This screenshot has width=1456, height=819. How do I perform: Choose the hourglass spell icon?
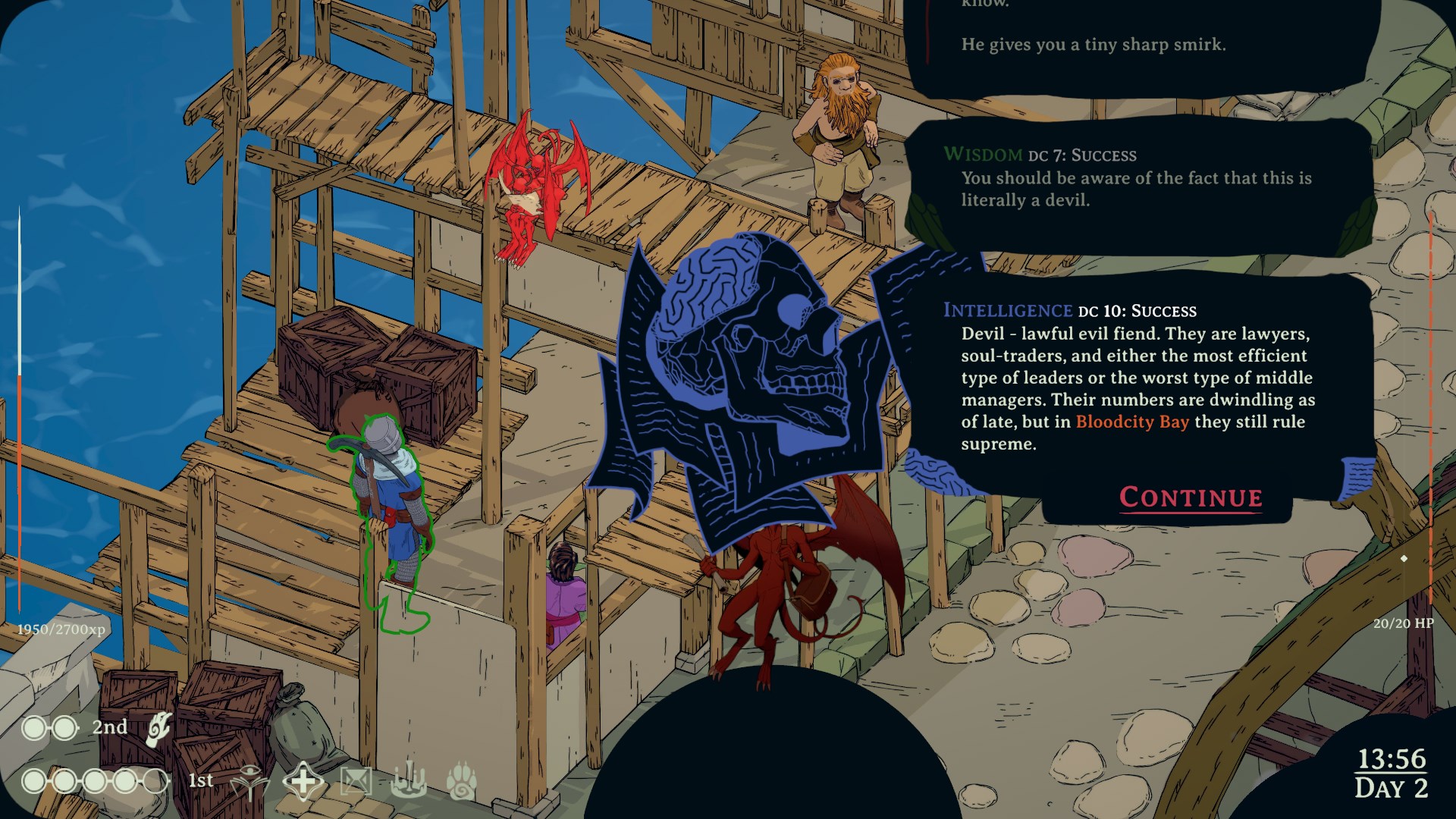356,781
